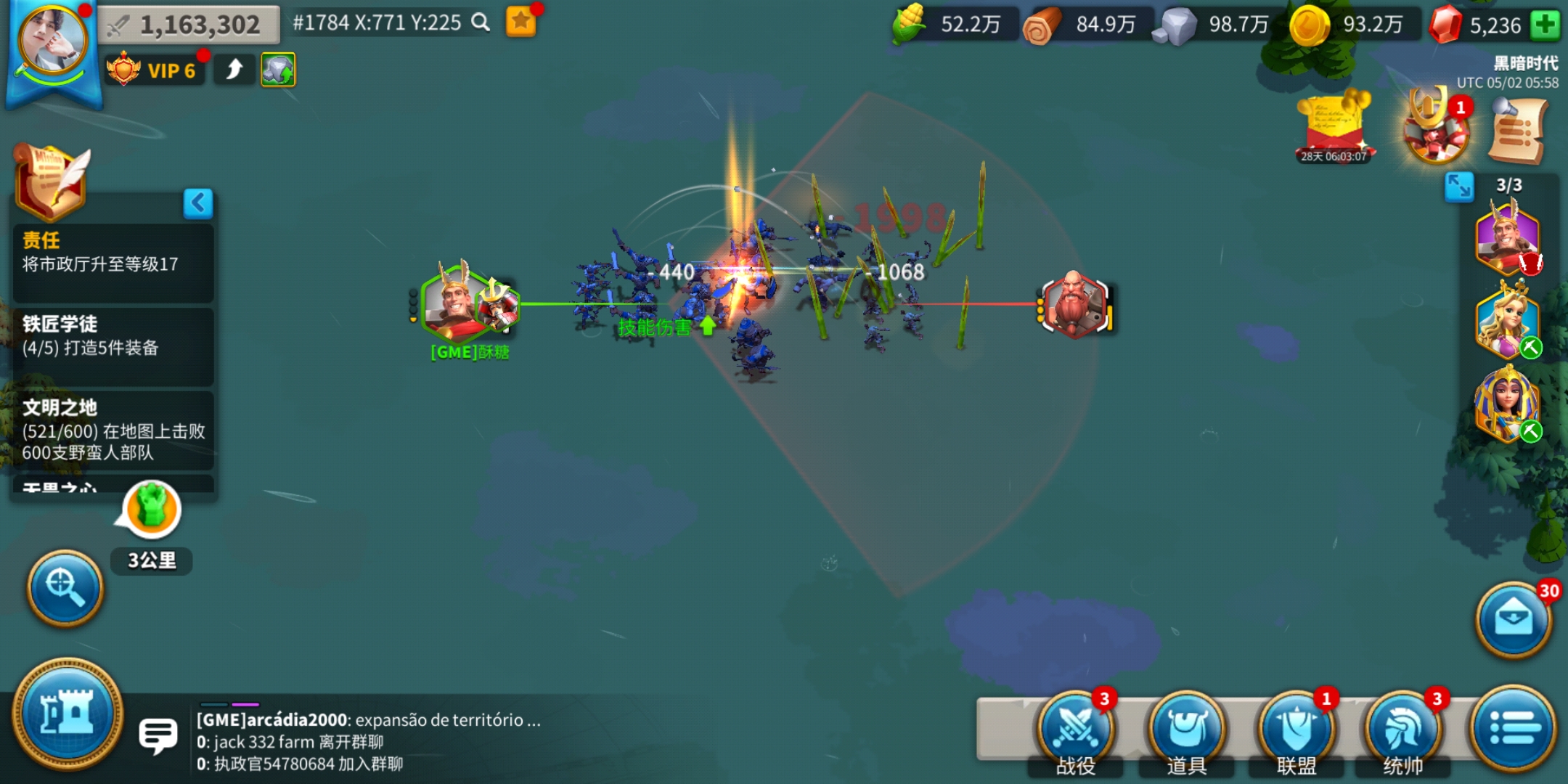The image size is (1568, 784).
Task: Expand the main list menu button
Action: coord(1514,728)
